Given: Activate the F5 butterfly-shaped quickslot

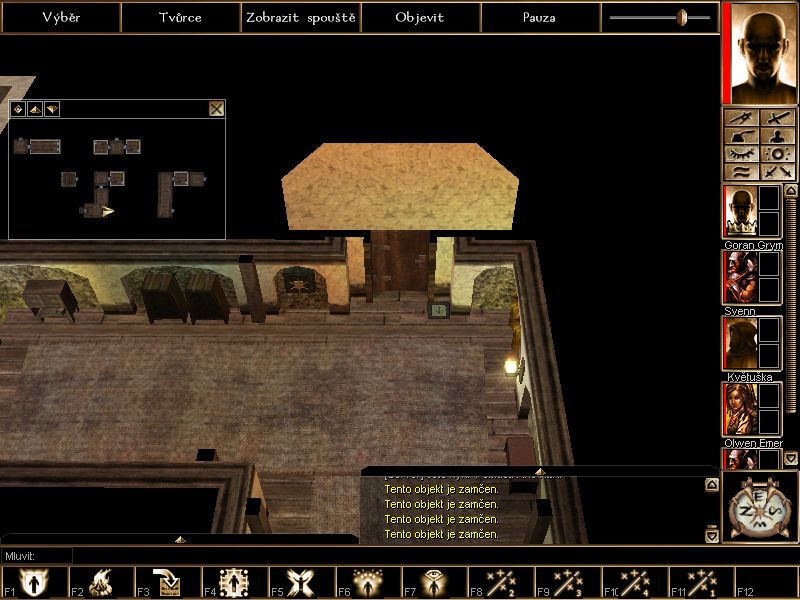Looking at the screenshot, I should (x=300, y=582).
